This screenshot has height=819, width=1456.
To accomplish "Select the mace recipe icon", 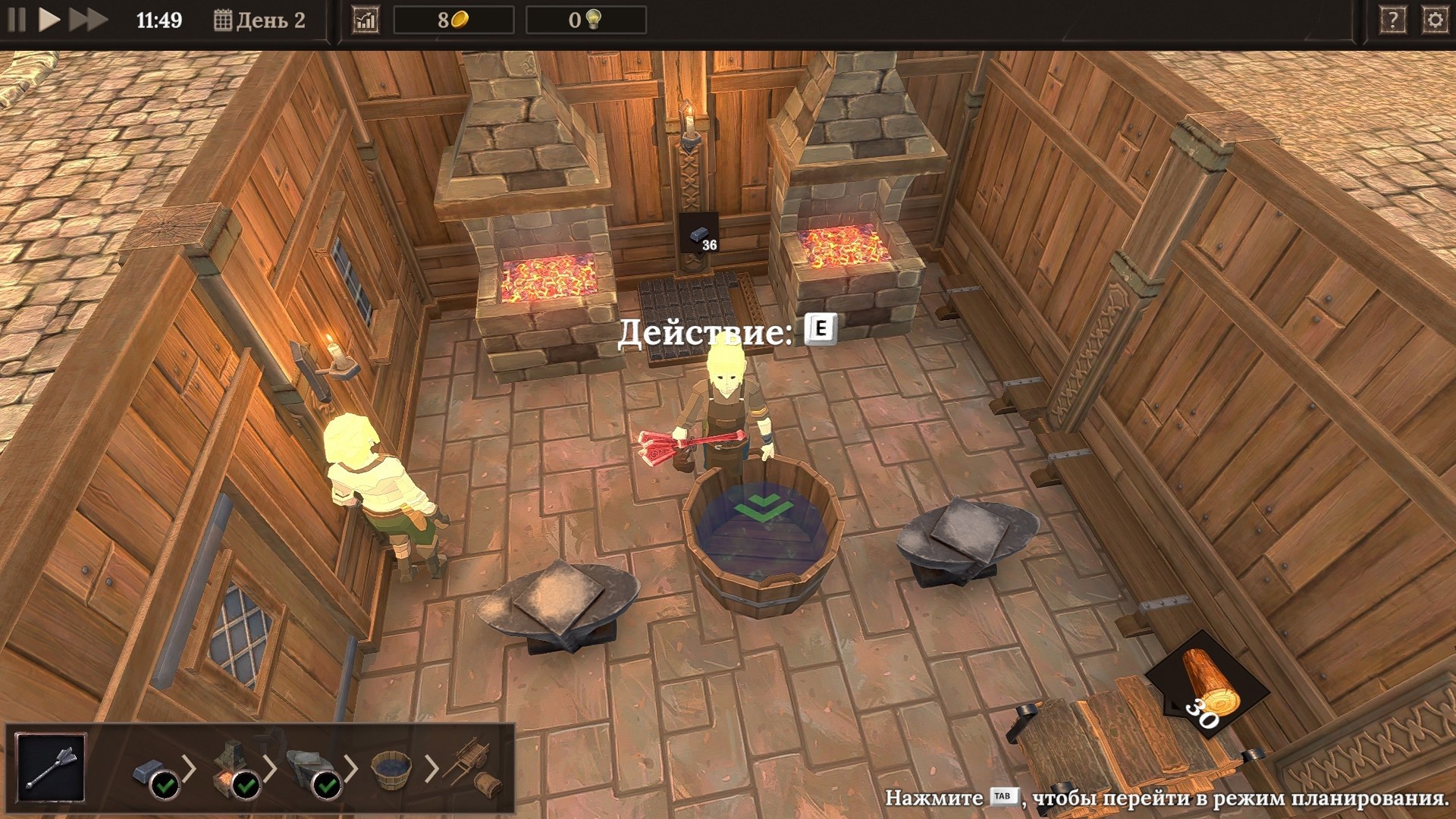I will pos(51,767).
